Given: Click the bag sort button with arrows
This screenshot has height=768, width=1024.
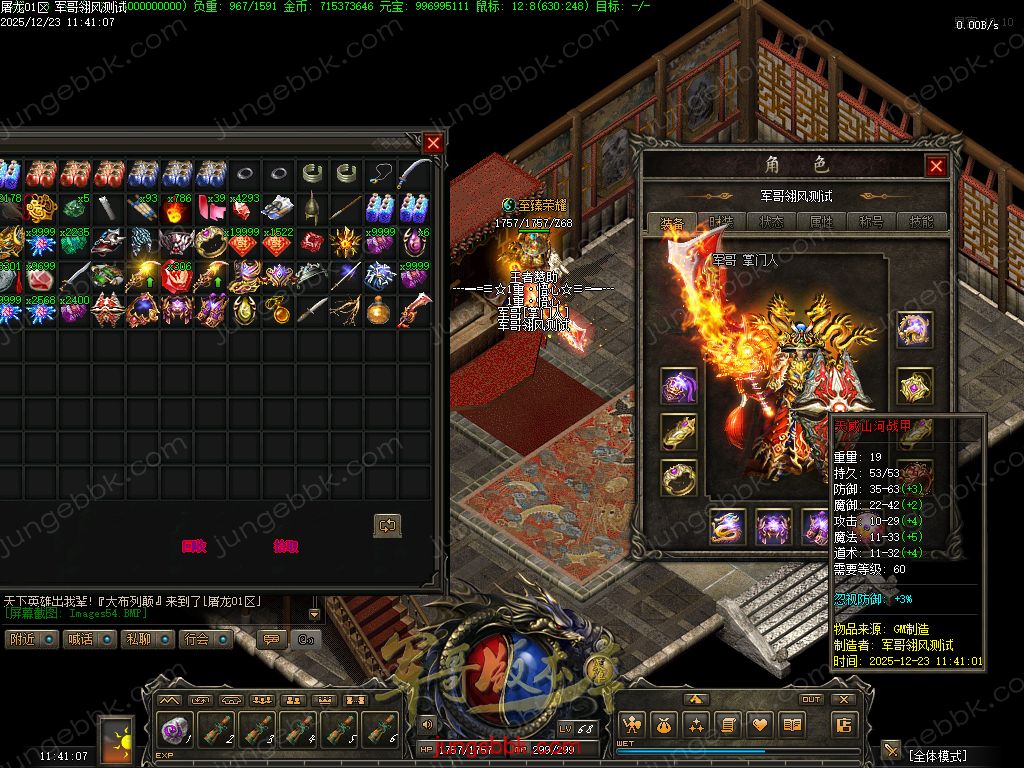Looking at the screenshot, I should 387,524.
